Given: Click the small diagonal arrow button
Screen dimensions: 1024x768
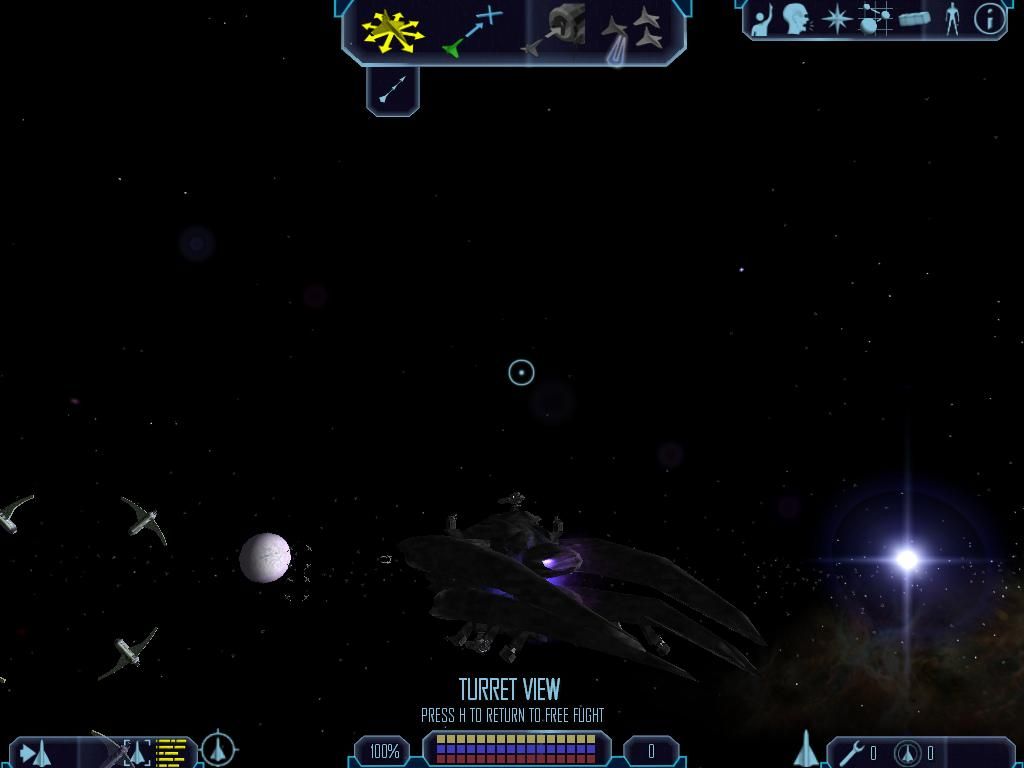Looking at the screenshot, I should pos(393,91).
